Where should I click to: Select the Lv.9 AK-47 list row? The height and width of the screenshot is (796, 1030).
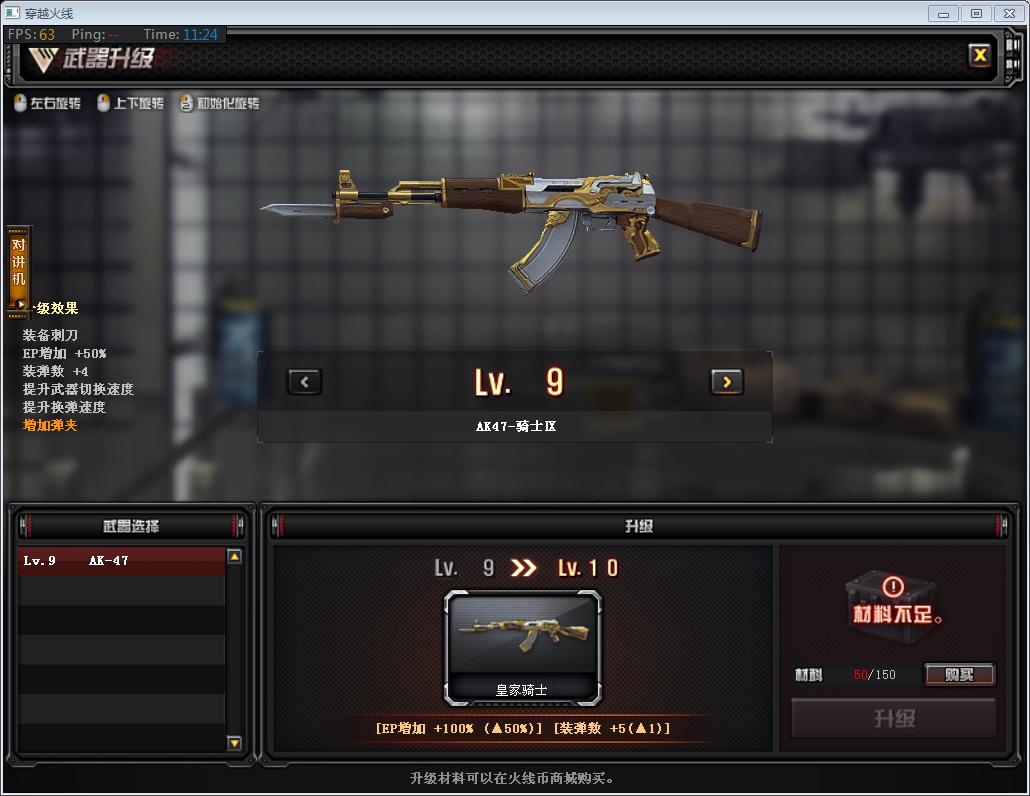pyautogui.click(x=122, y=561)
